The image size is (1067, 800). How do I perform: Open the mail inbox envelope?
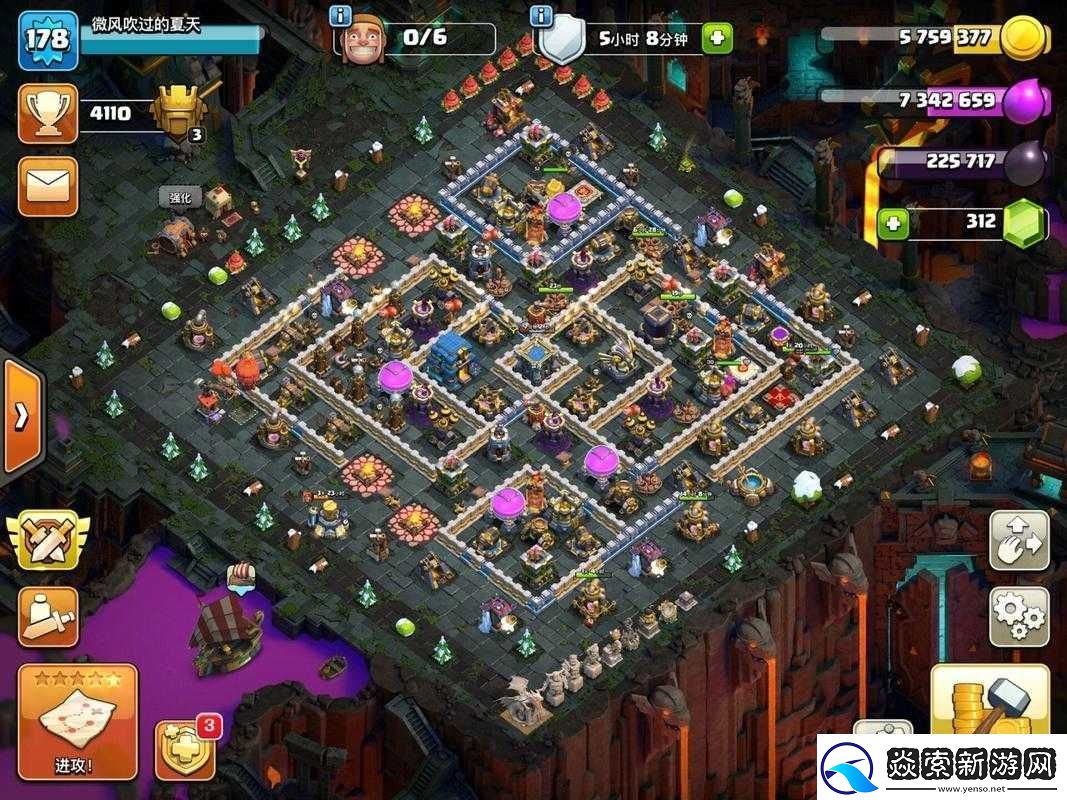[47, 185]
